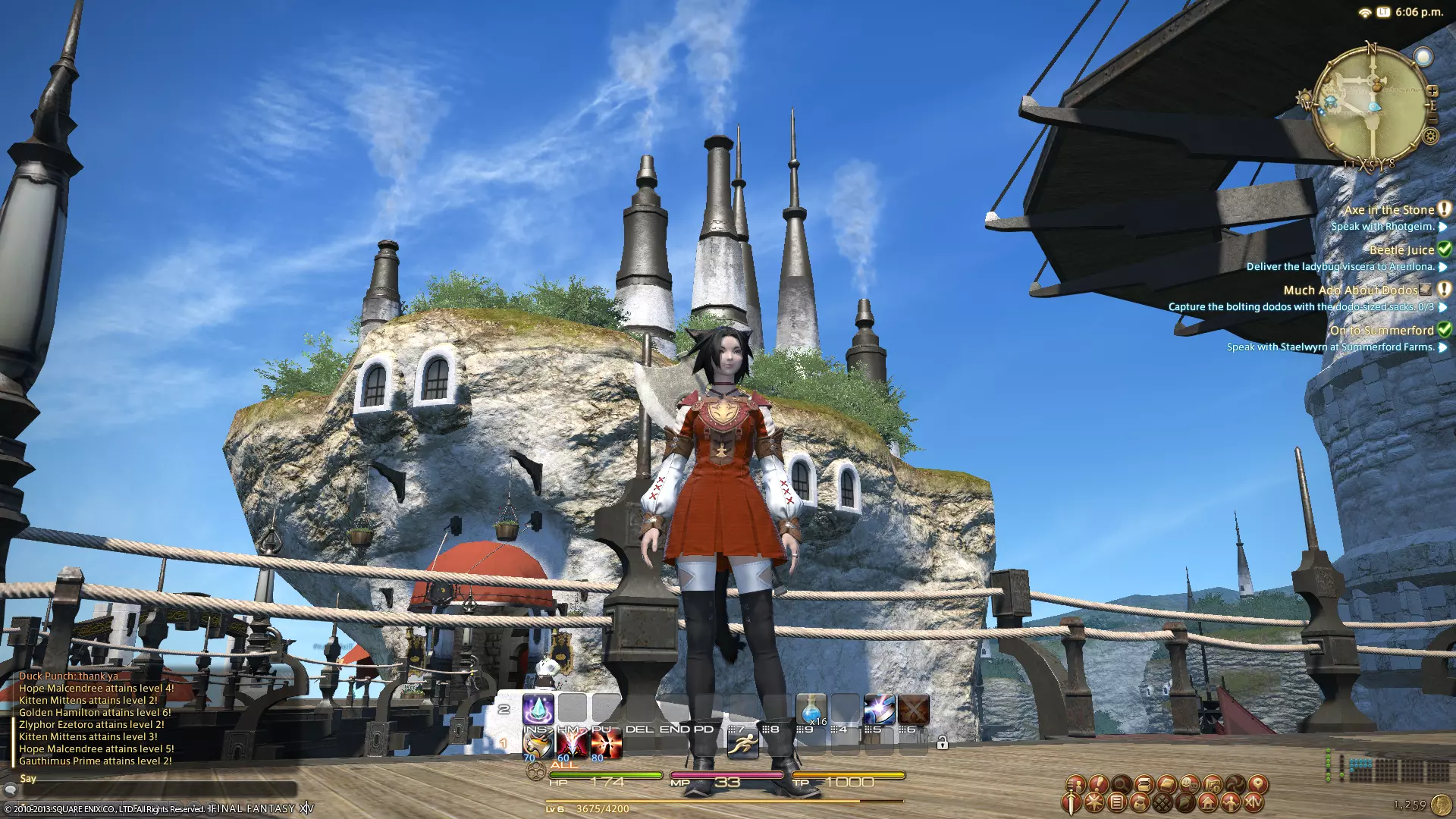Zoom out on the minimap
The width and height of the screenshot is (1456, 819).
pos(1432,119)
